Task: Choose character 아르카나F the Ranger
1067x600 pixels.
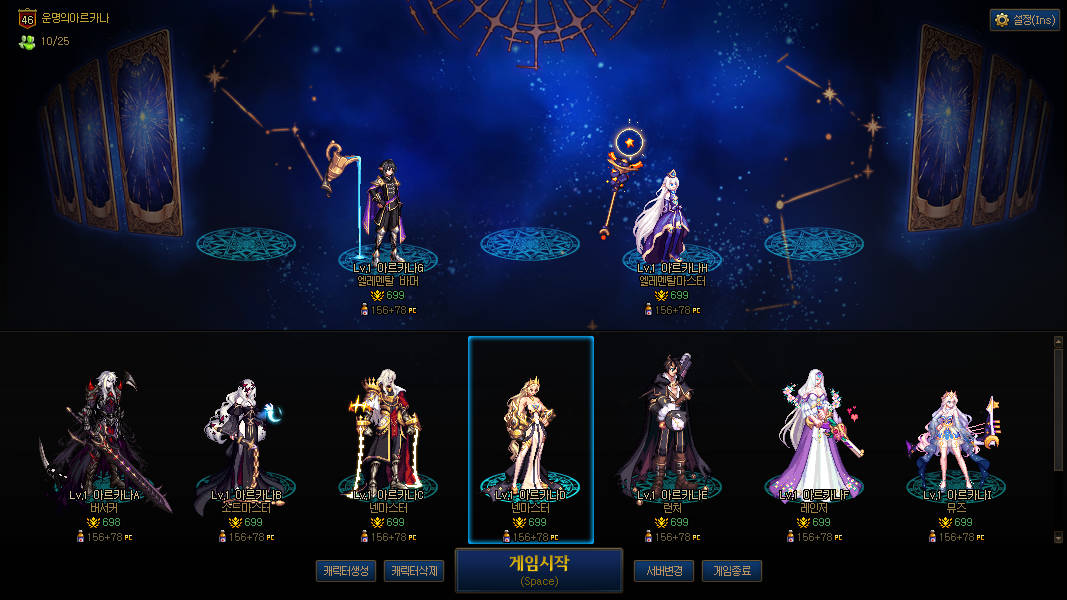Action: click(x=815, y=440)
